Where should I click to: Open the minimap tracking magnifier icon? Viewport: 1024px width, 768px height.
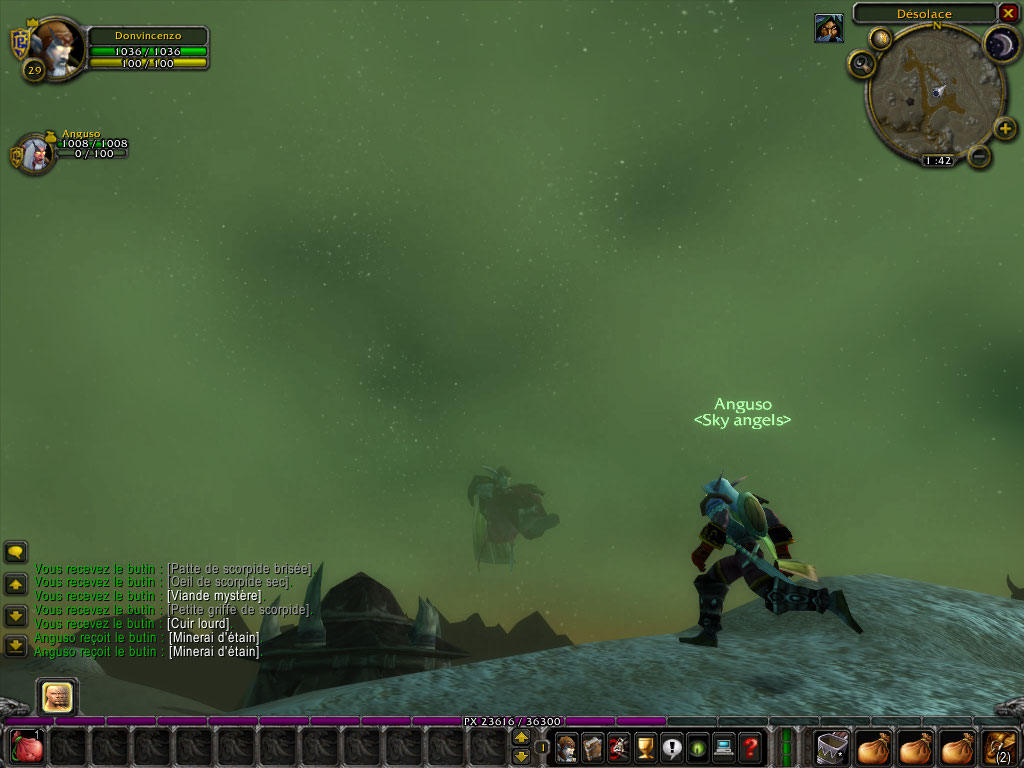[861, 65]
